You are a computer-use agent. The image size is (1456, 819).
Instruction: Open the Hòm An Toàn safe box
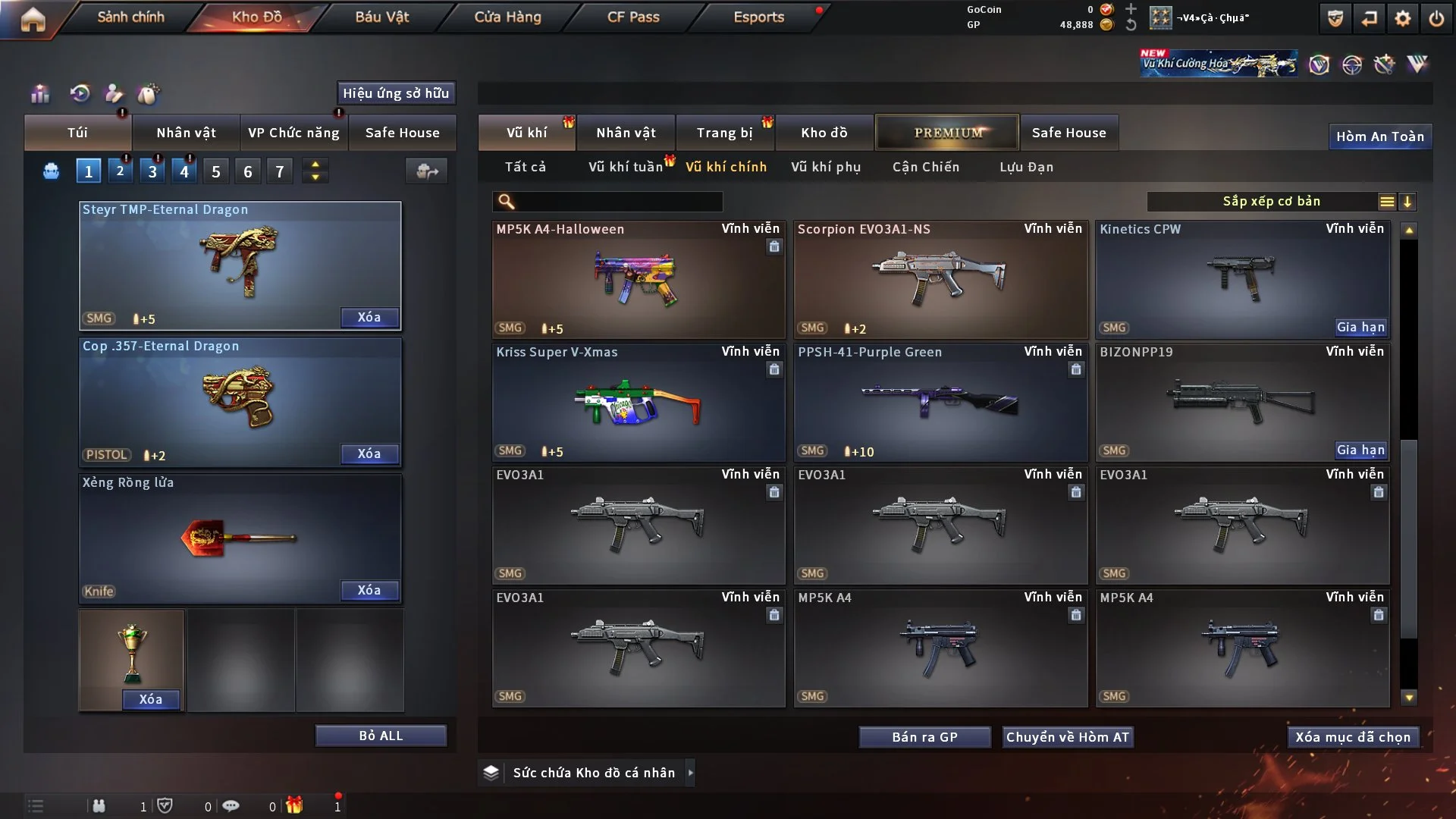point(1379,136)
